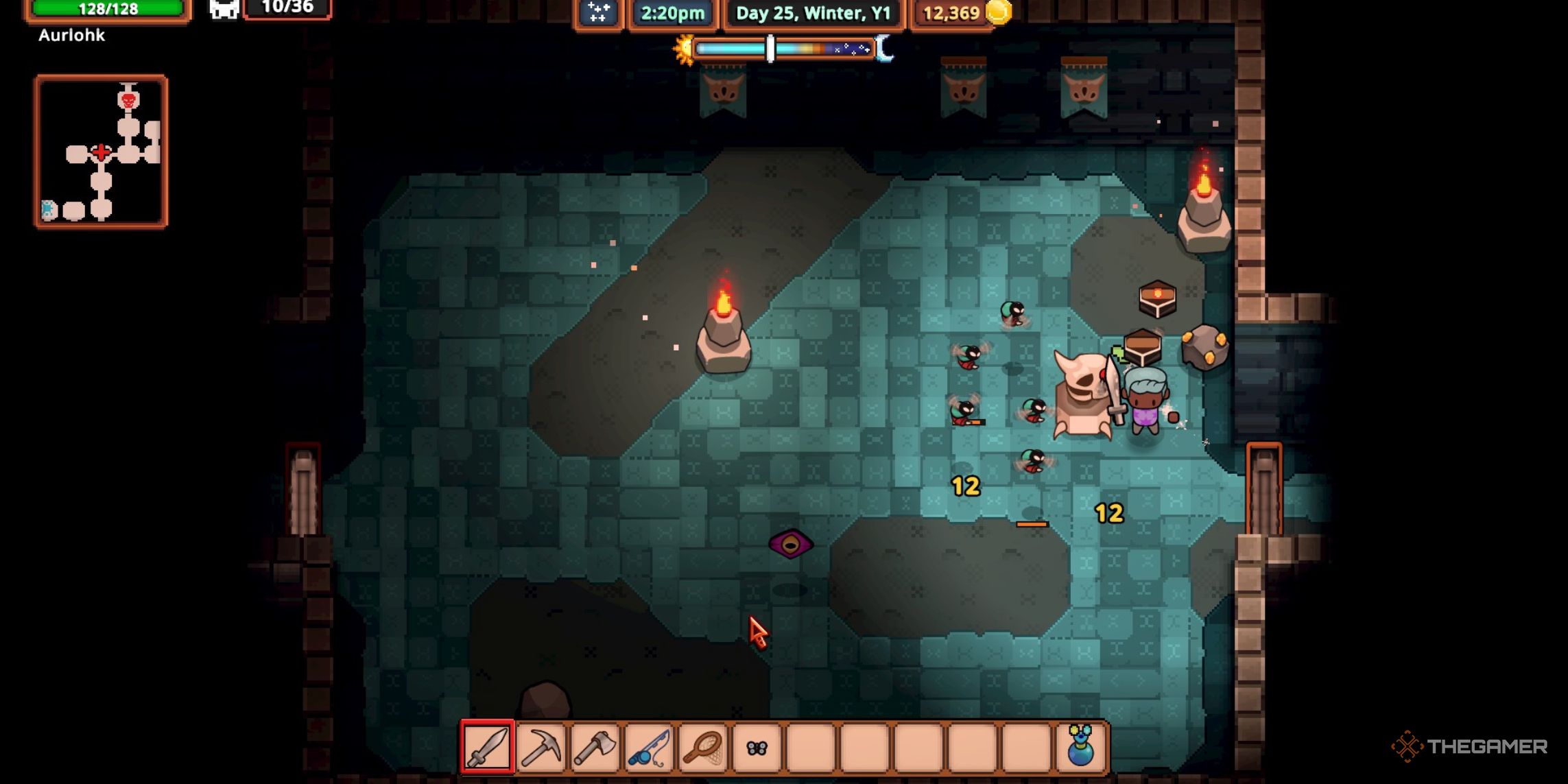The image size is (1568, 784).
Task: Open the dungeon minimap
Action: pos(102,152)
